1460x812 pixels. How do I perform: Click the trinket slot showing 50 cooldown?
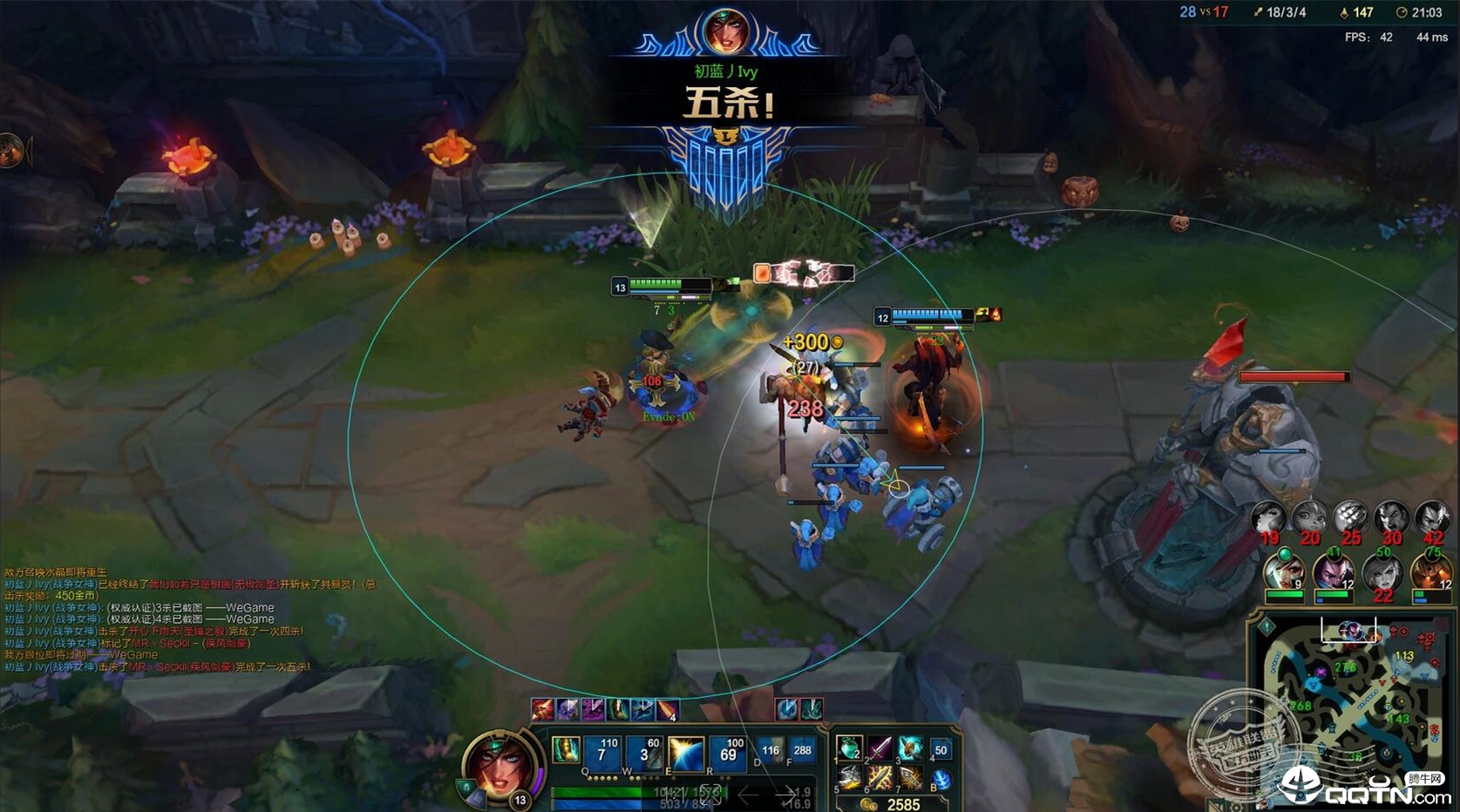[941, 750]
